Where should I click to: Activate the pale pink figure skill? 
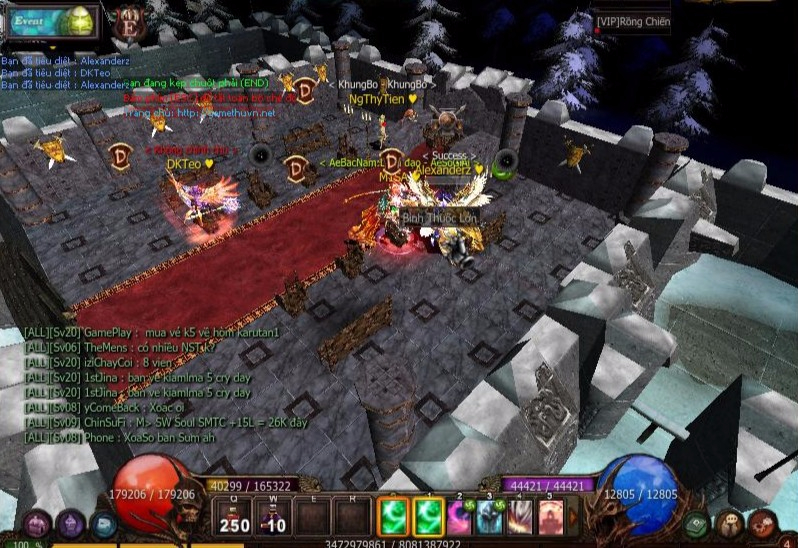(551, 517)
